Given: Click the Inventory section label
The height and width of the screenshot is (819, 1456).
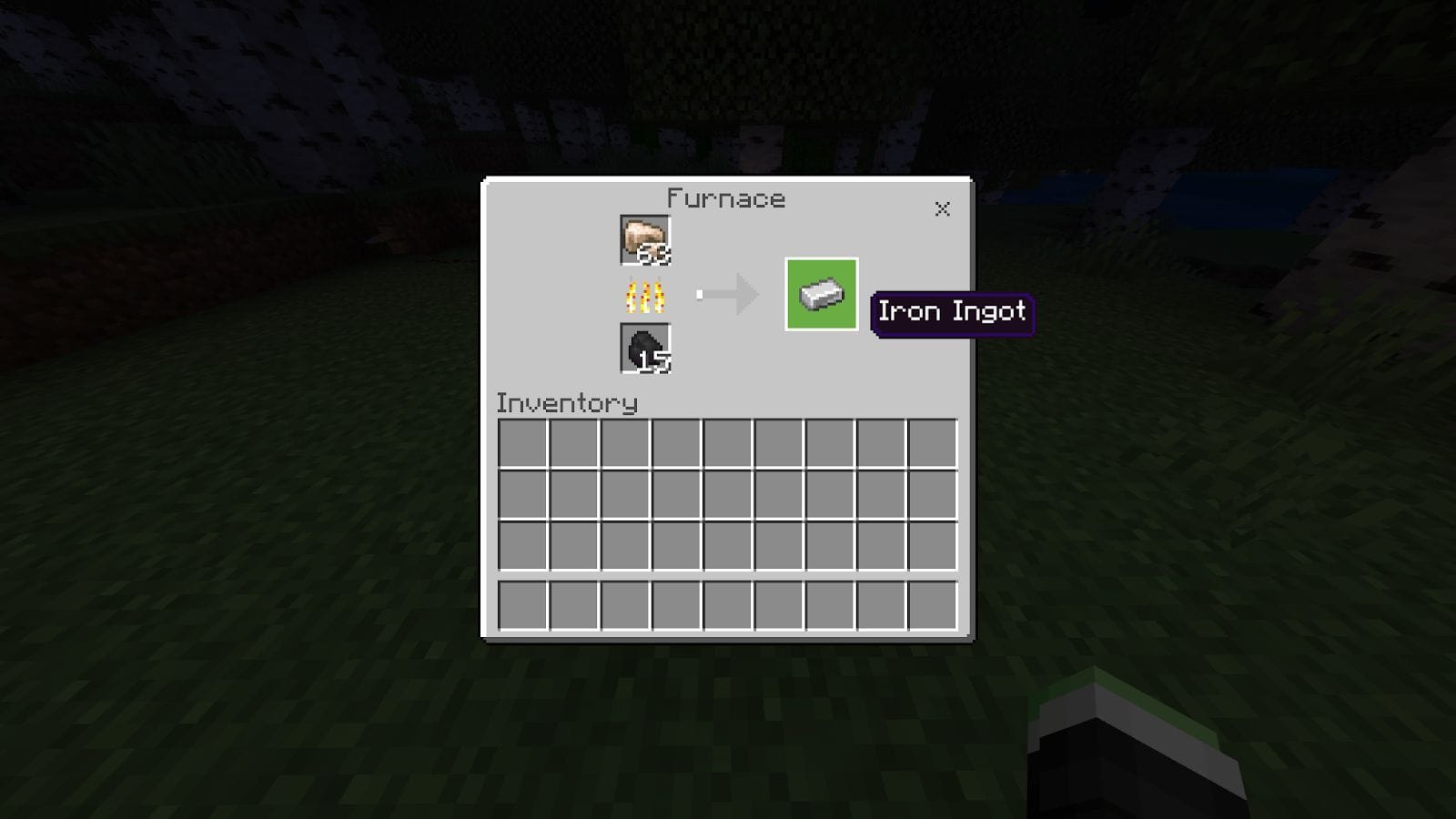Looking at the screenshot, I should coord(566,403).
